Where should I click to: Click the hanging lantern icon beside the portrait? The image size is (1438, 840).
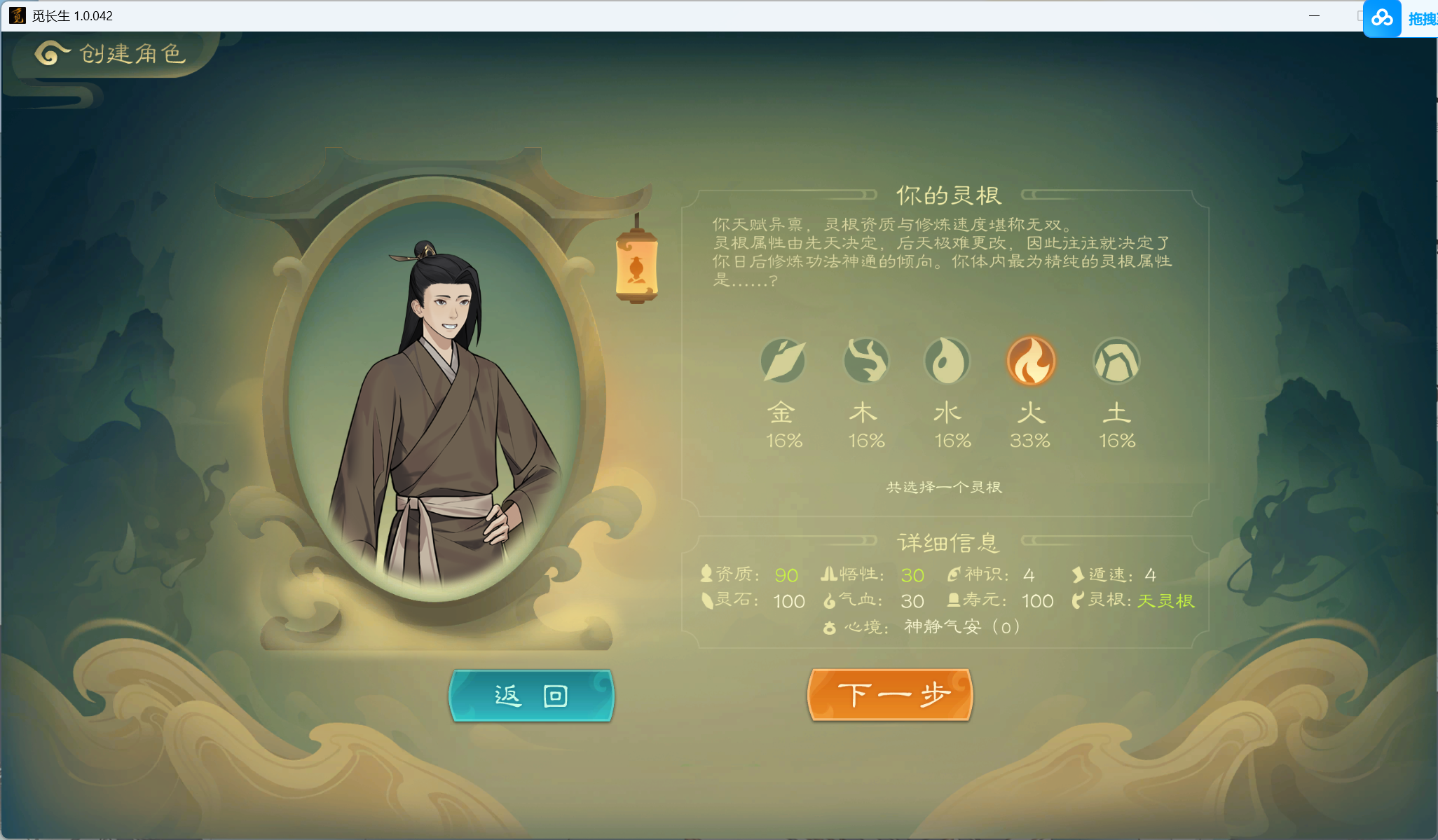click(636, 268)
